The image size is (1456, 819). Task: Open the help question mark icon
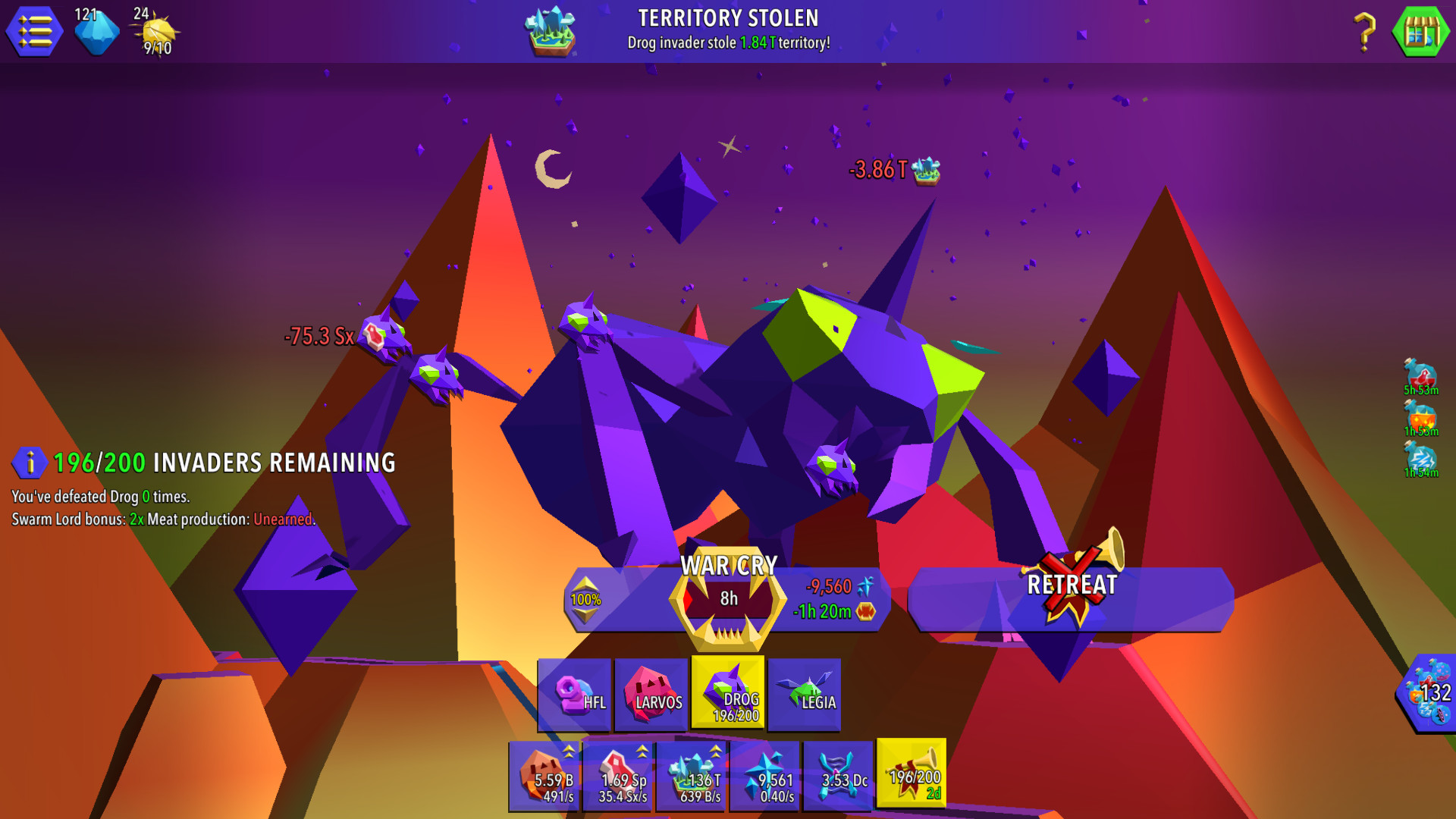(x=1366, y=31)
